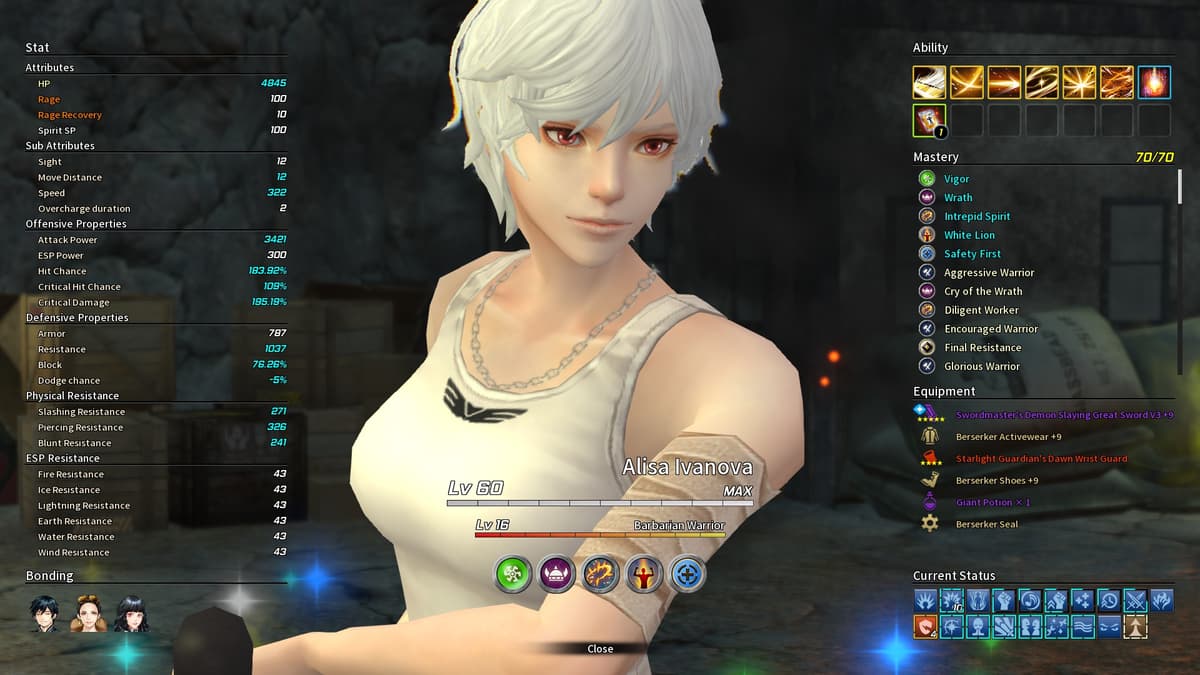Click the orange shield status icon
Viewport: 1200px width, 675px height.
[x=925, y=626]
